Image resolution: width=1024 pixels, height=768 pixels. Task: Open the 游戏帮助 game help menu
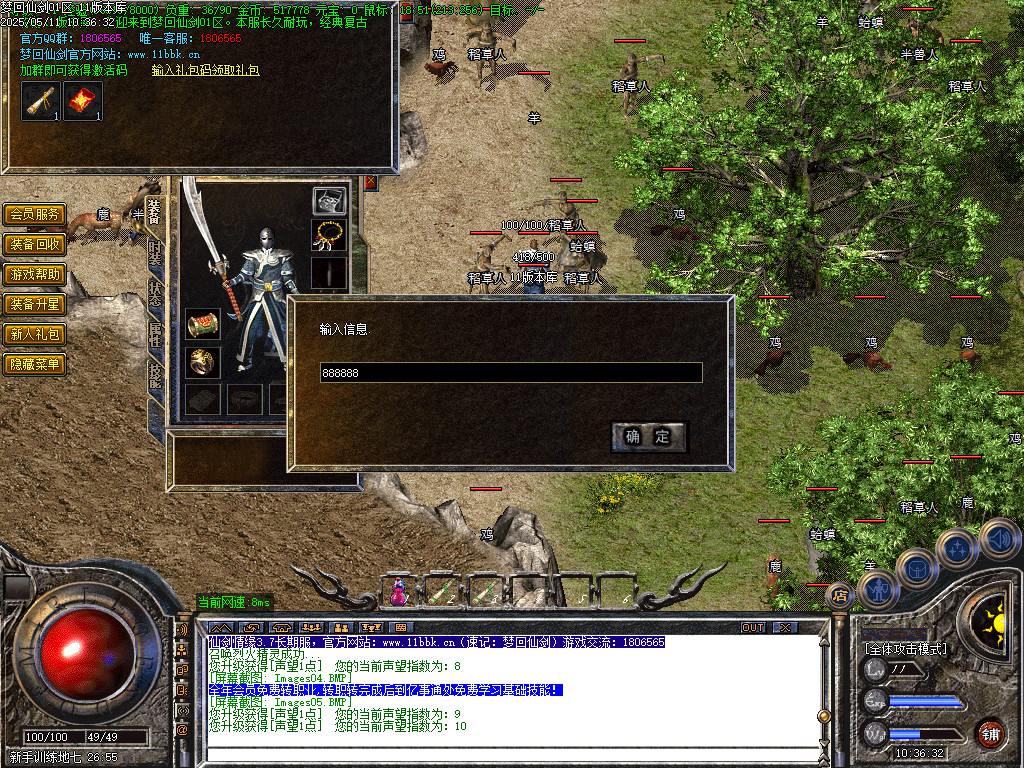[x=35, y=275]
